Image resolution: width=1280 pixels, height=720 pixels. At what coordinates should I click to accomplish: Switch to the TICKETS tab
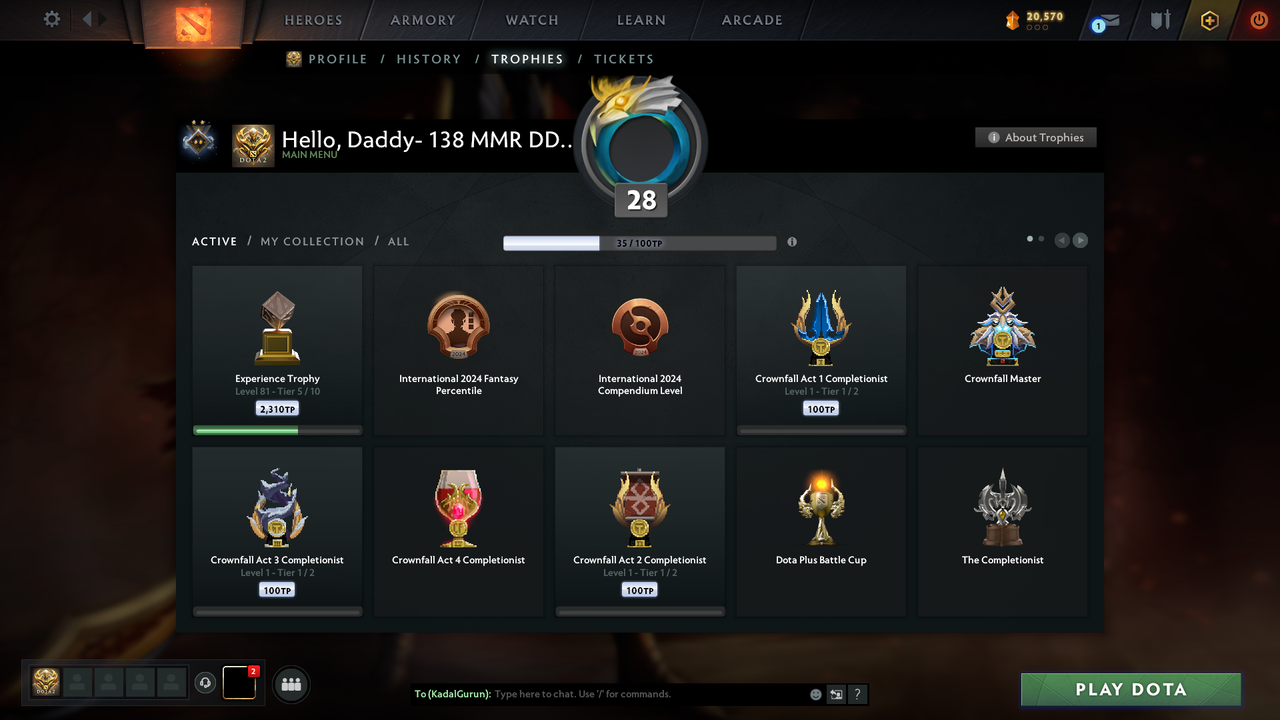[x=624, y=59]
